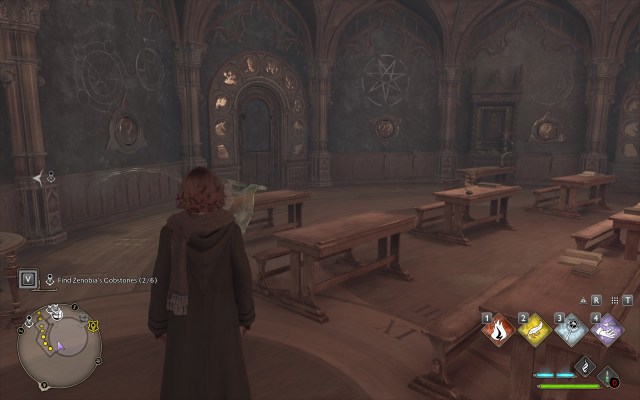Click the Revelio triangle icon
Viewport: 640px width, 400px height.
(x=581, y=298)
